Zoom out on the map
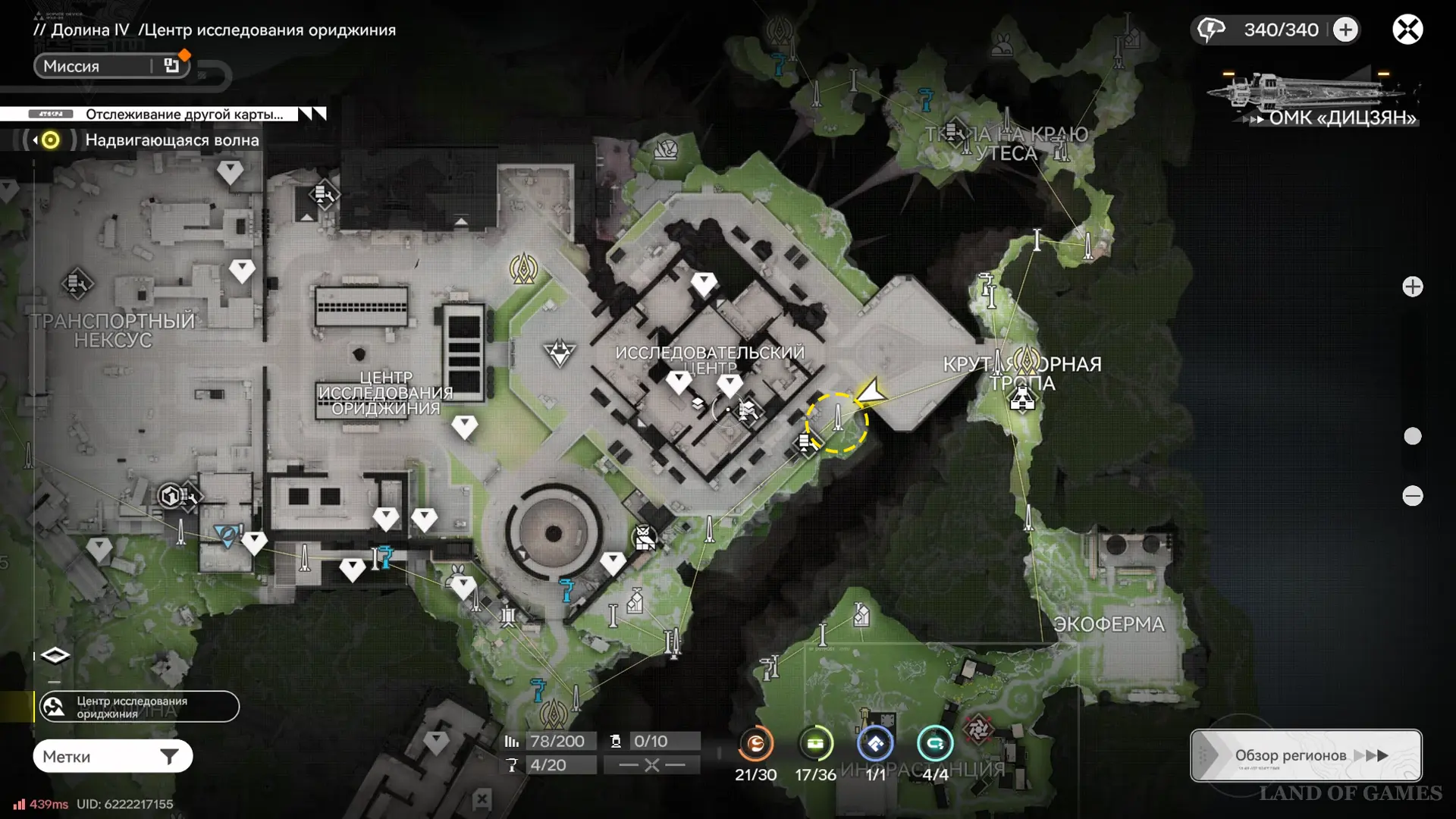Screen dimensions: 1456x819 click(x=1412, y=496)
